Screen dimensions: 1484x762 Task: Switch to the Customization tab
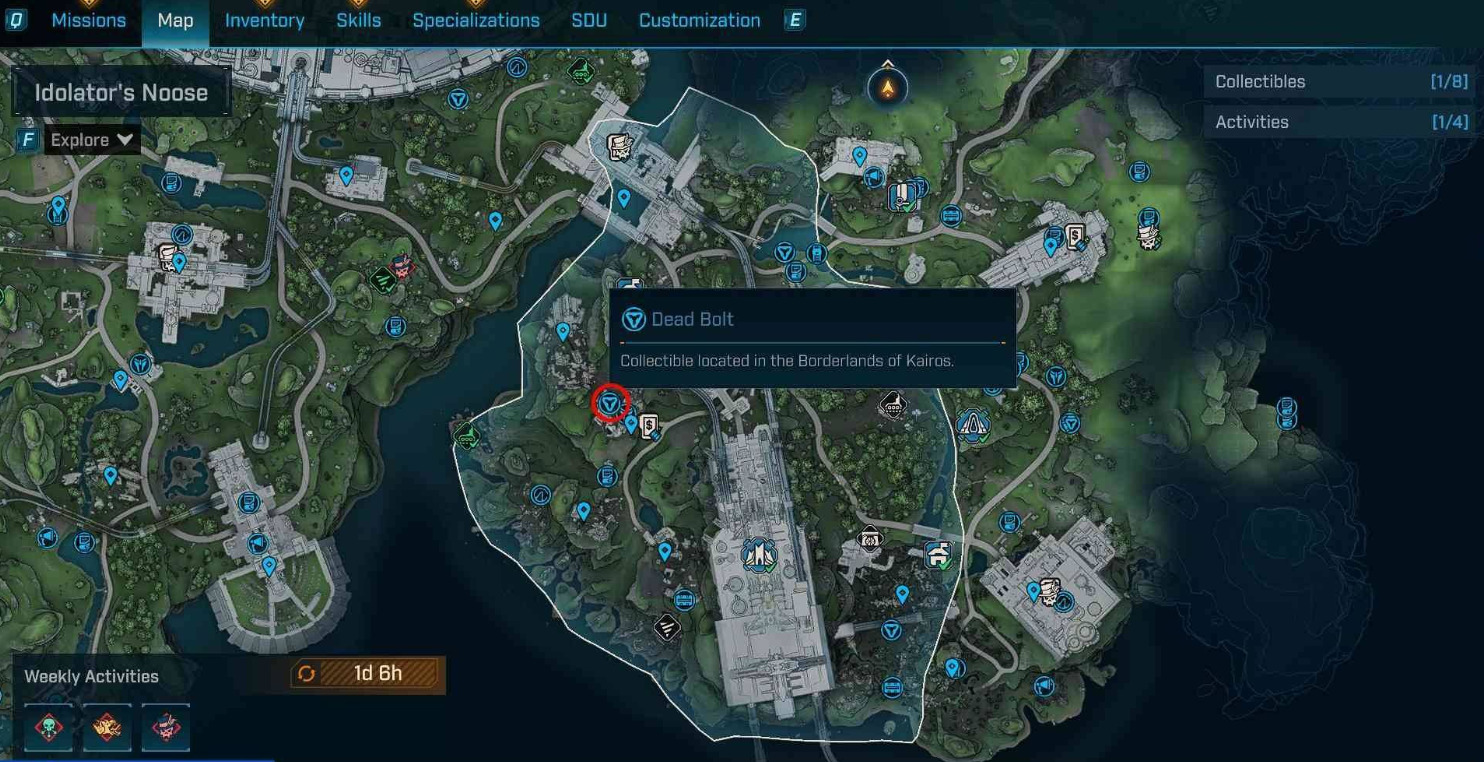click(699, 20)
